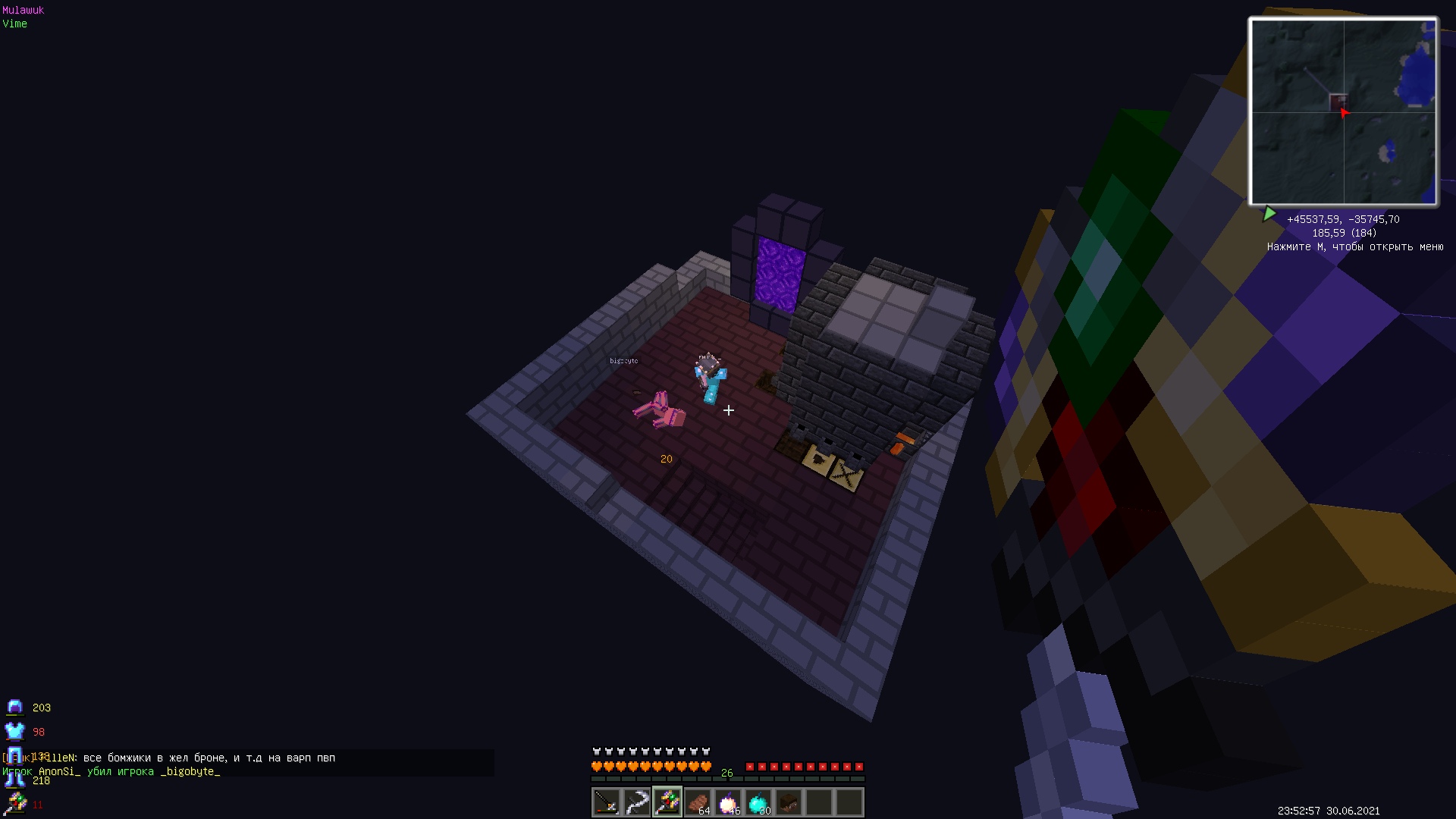Viewport: 1456px width, 819px height.
Task: Click the diamond boots icon showing 218
Action: click(15, 780)
